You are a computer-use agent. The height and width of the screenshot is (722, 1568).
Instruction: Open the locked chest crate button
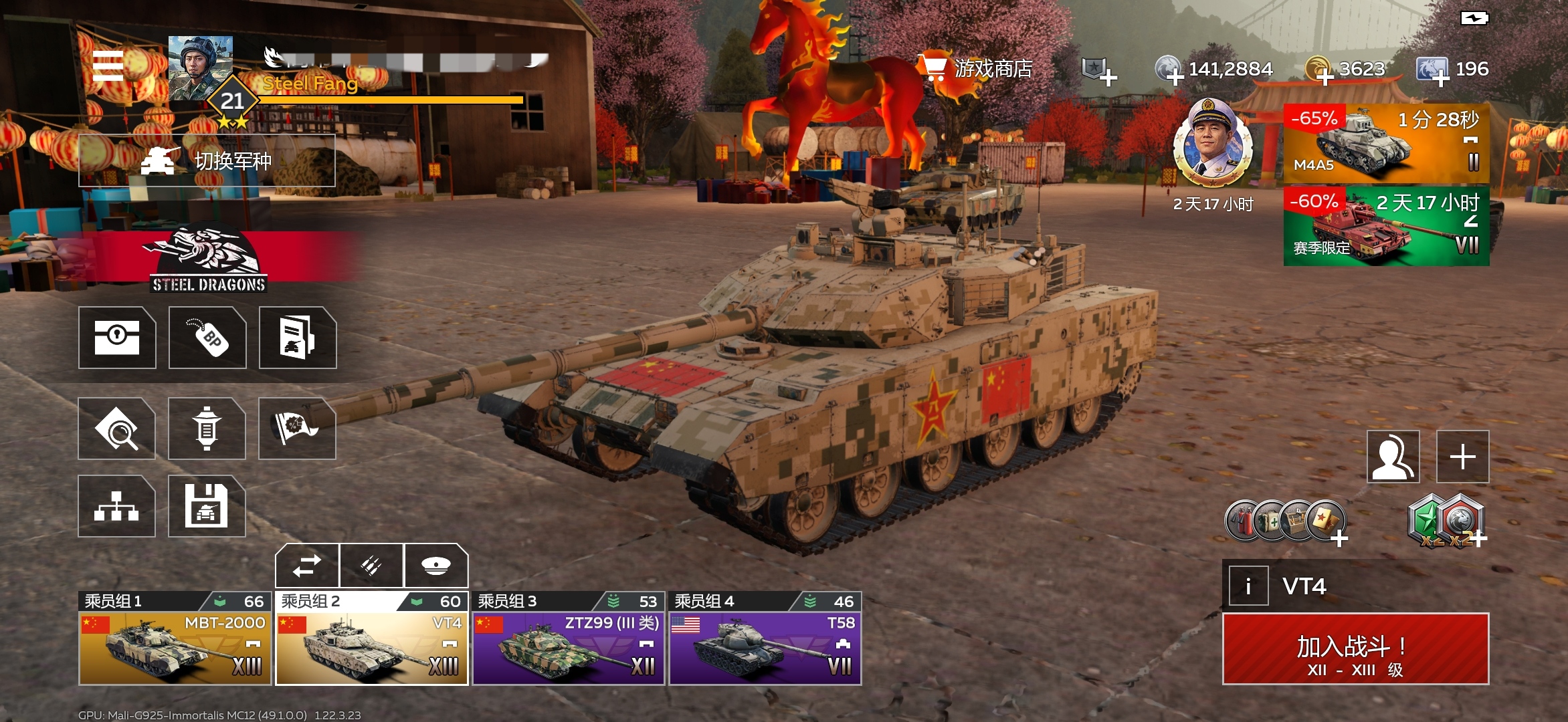tap(117, 338)
